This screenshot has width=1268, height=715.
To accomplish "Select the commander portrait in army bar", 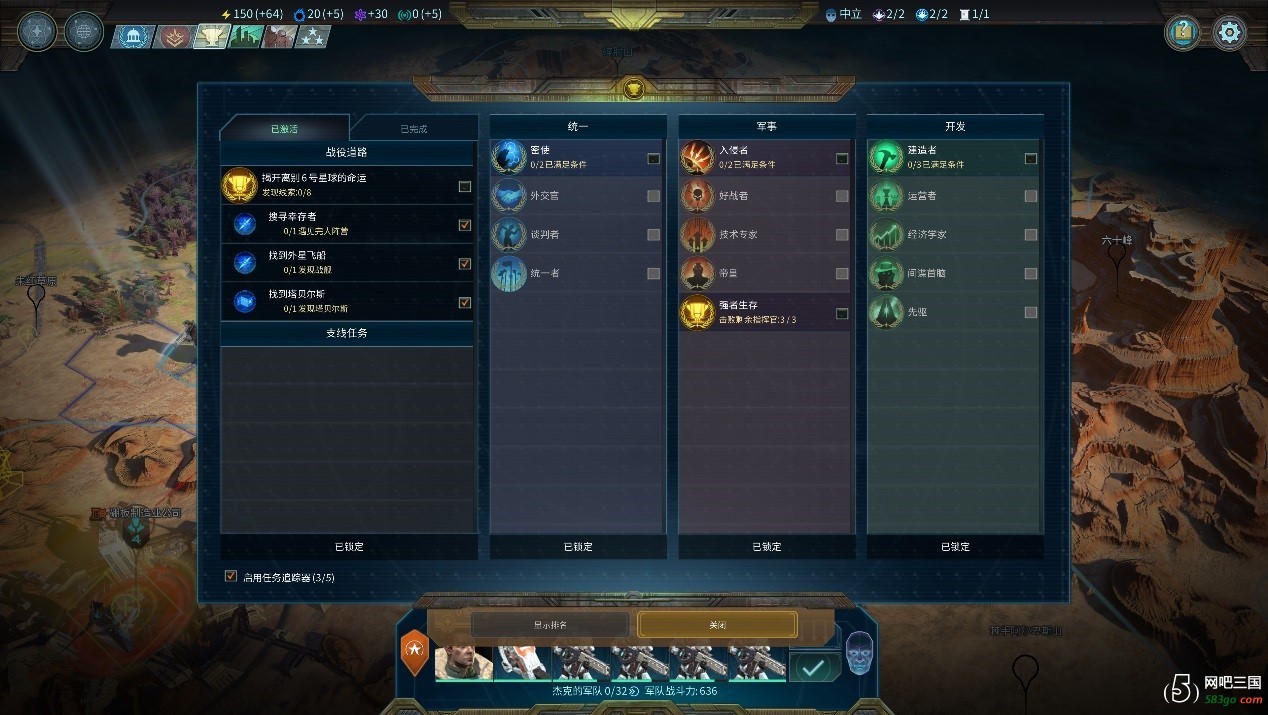I will click(x=463, y=663).
